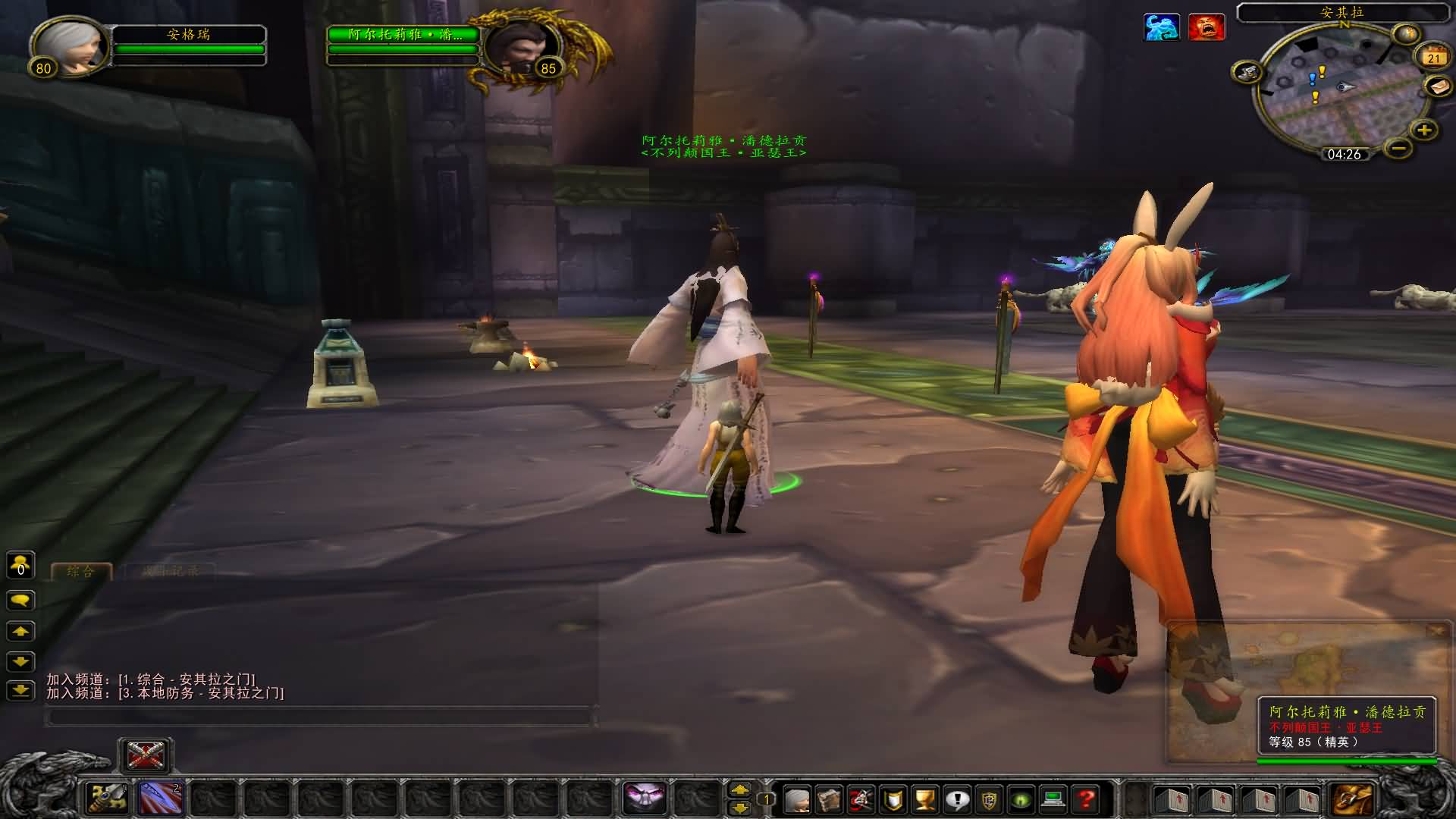The height and width of the screenshot is (819, 1456).
Task: Open the world map globe button
Action: (x=1406, y=34)
